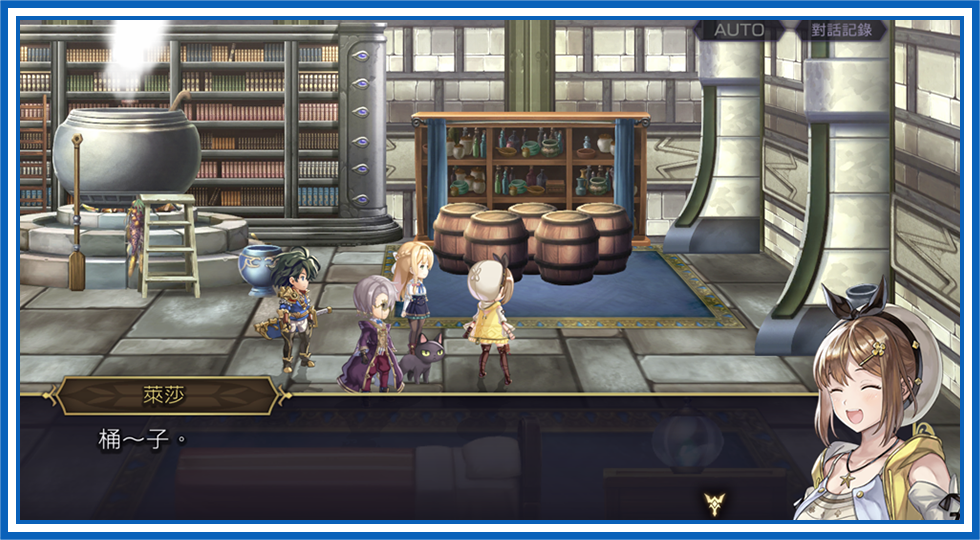Open the 對話記錄 dialogue log
The image size is (980, 540).
(841, 30)
